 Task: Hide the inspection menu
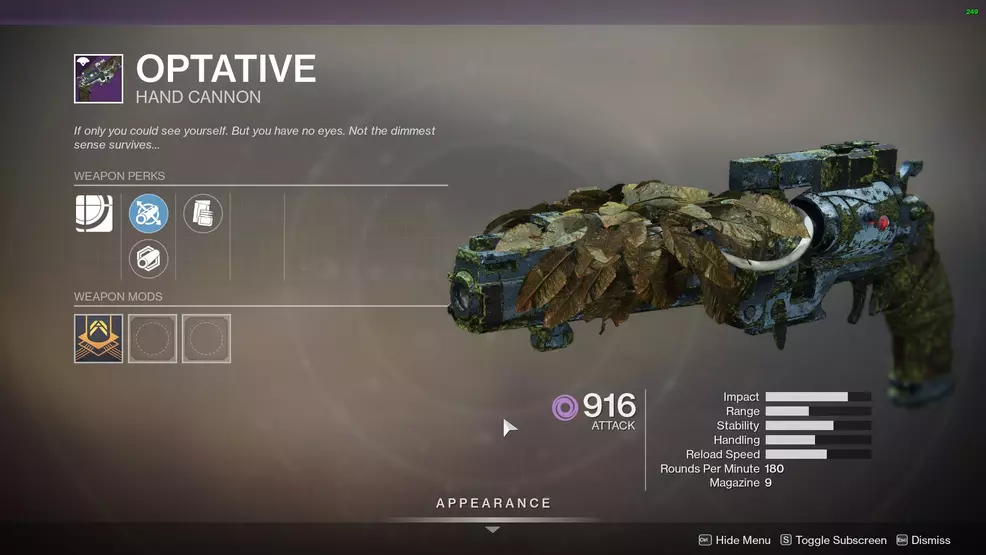coord(734,540)
